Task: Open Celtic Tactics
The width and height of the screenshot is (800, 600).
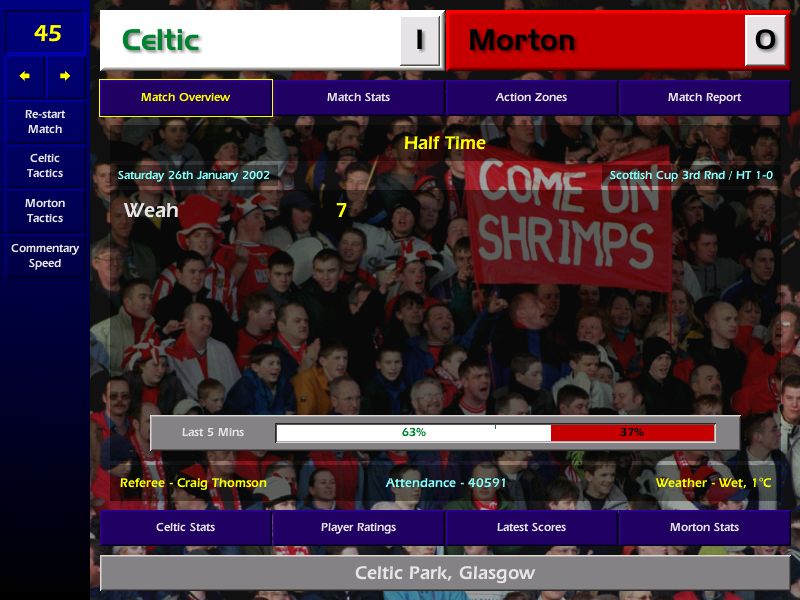Action: coord(45,166)
